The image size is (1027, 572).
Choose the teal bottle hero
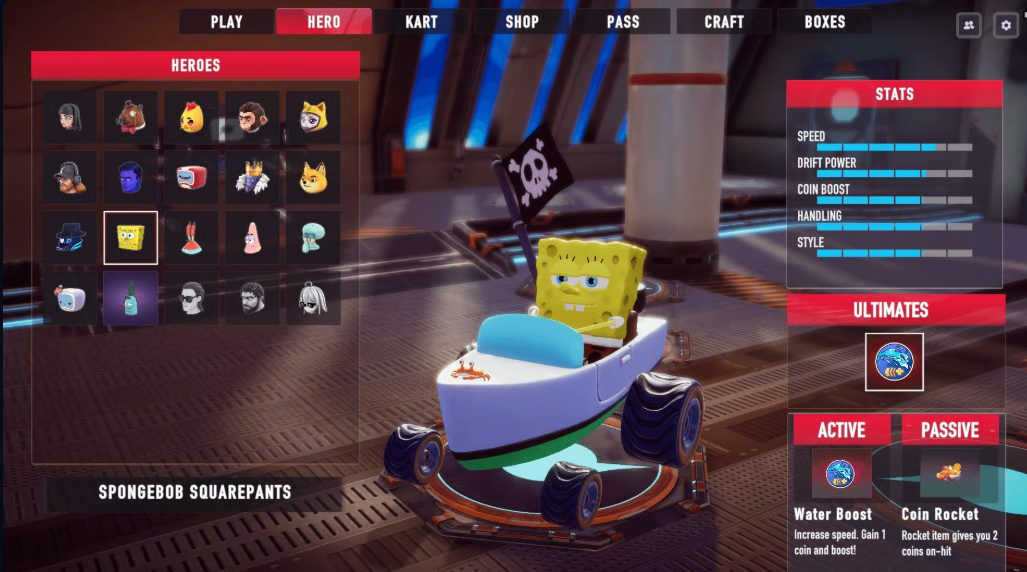click(x=130, y=298)
